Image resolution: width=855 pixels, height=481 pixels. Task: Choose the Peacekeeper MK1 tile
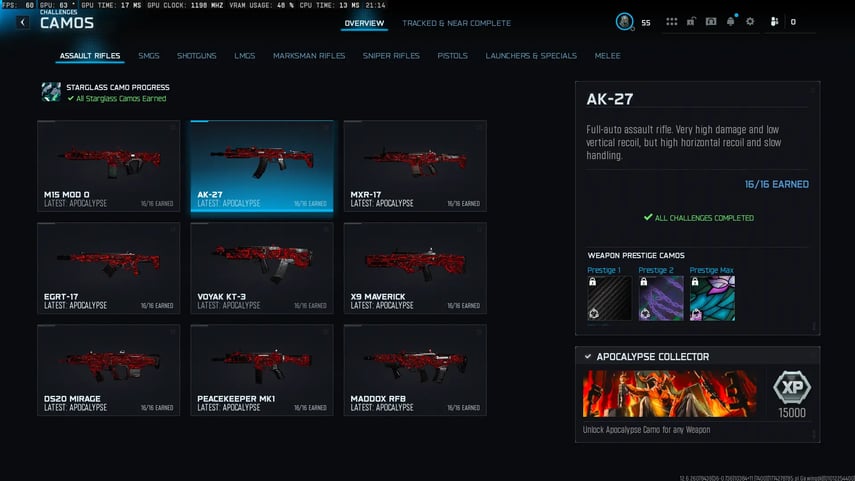tap(262, 370)
